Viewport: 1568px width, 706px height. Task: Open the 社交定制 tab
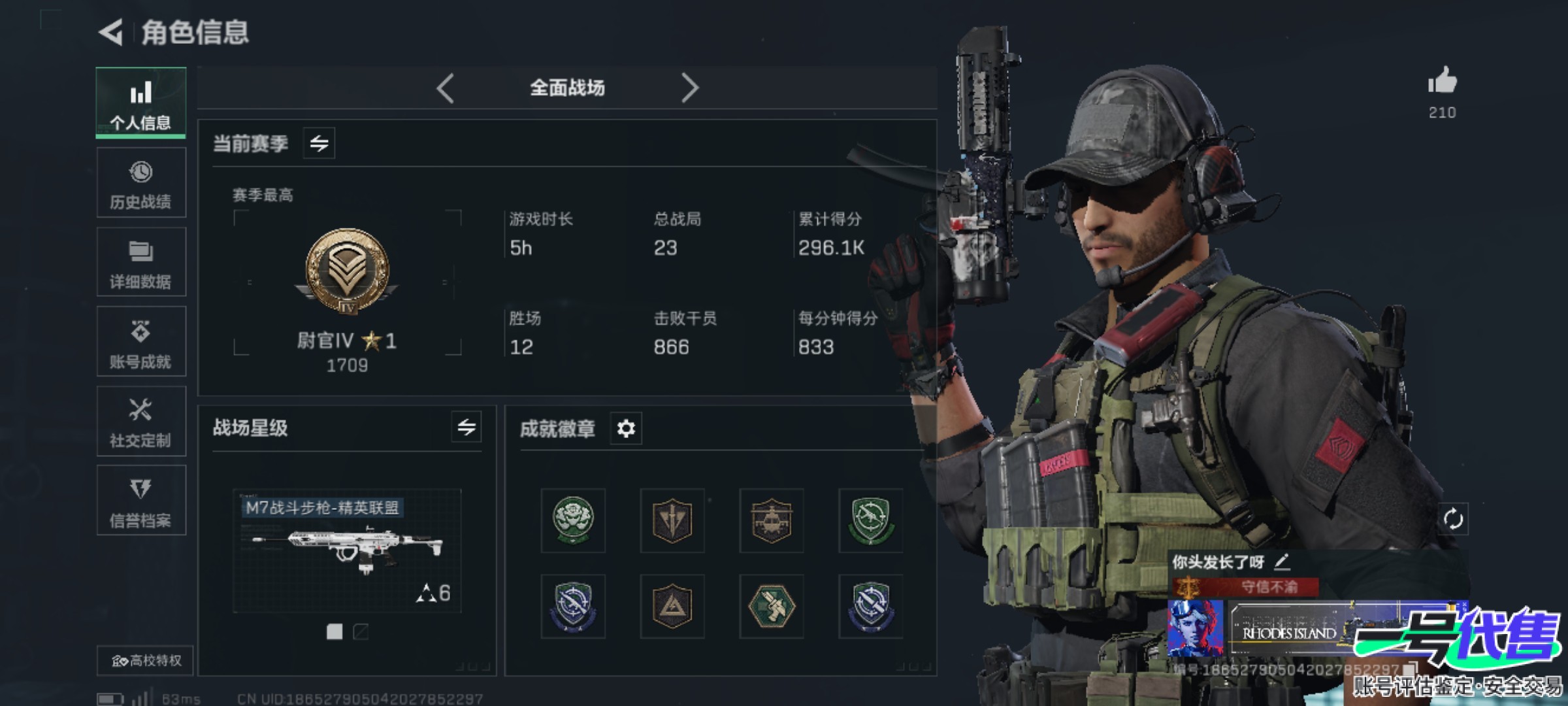click(x=141, y=422)
